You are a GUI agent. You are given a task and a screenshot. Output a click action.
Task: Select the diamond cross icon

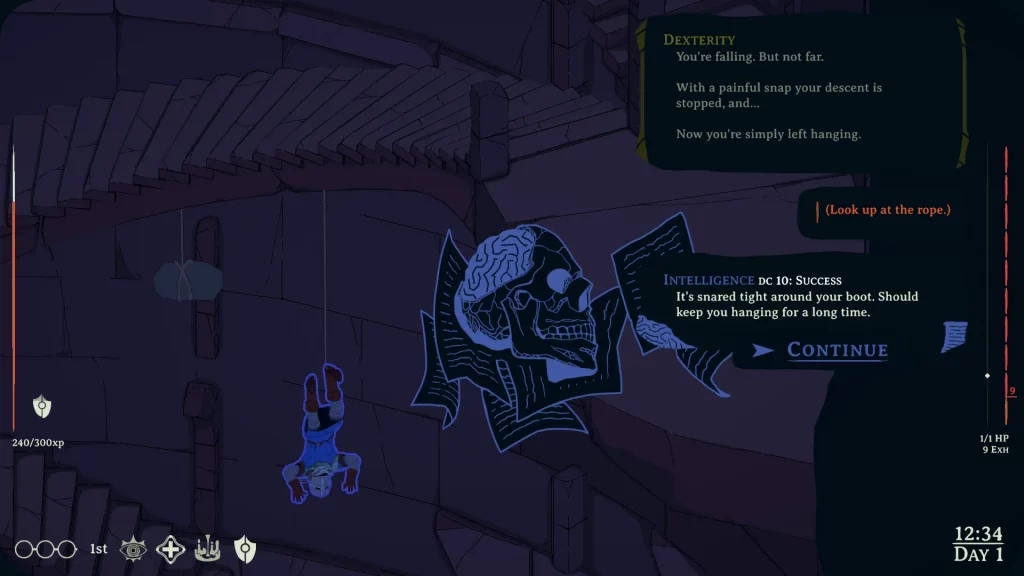coord(171,548)
